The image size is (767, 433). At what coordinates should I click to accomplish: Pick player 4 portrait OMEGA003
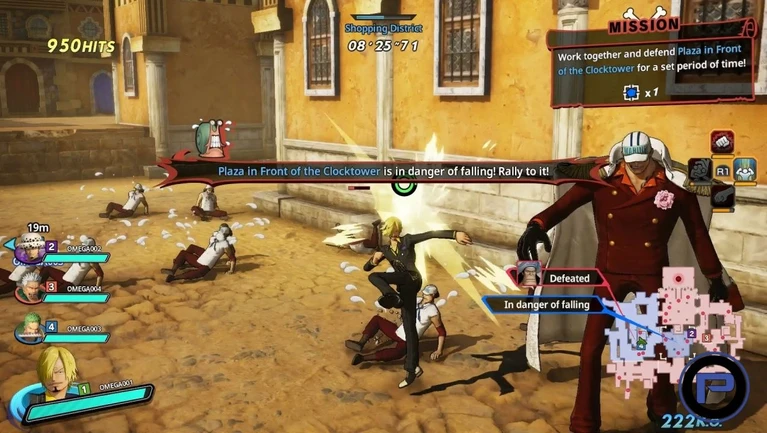[x=31, y=326]
